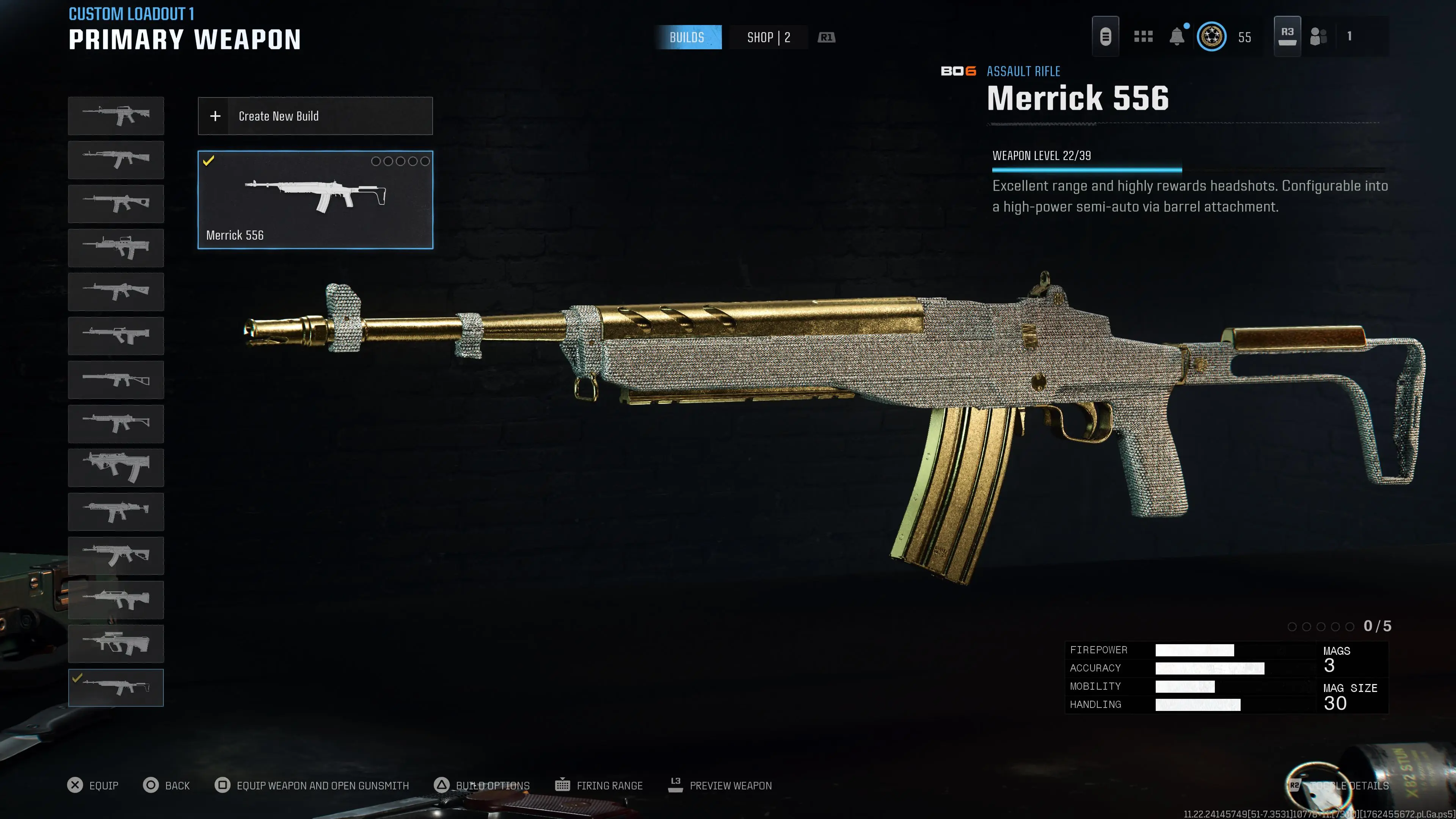
Task: Click the prestige emblem showing level 55
Action: point(1212,36)
